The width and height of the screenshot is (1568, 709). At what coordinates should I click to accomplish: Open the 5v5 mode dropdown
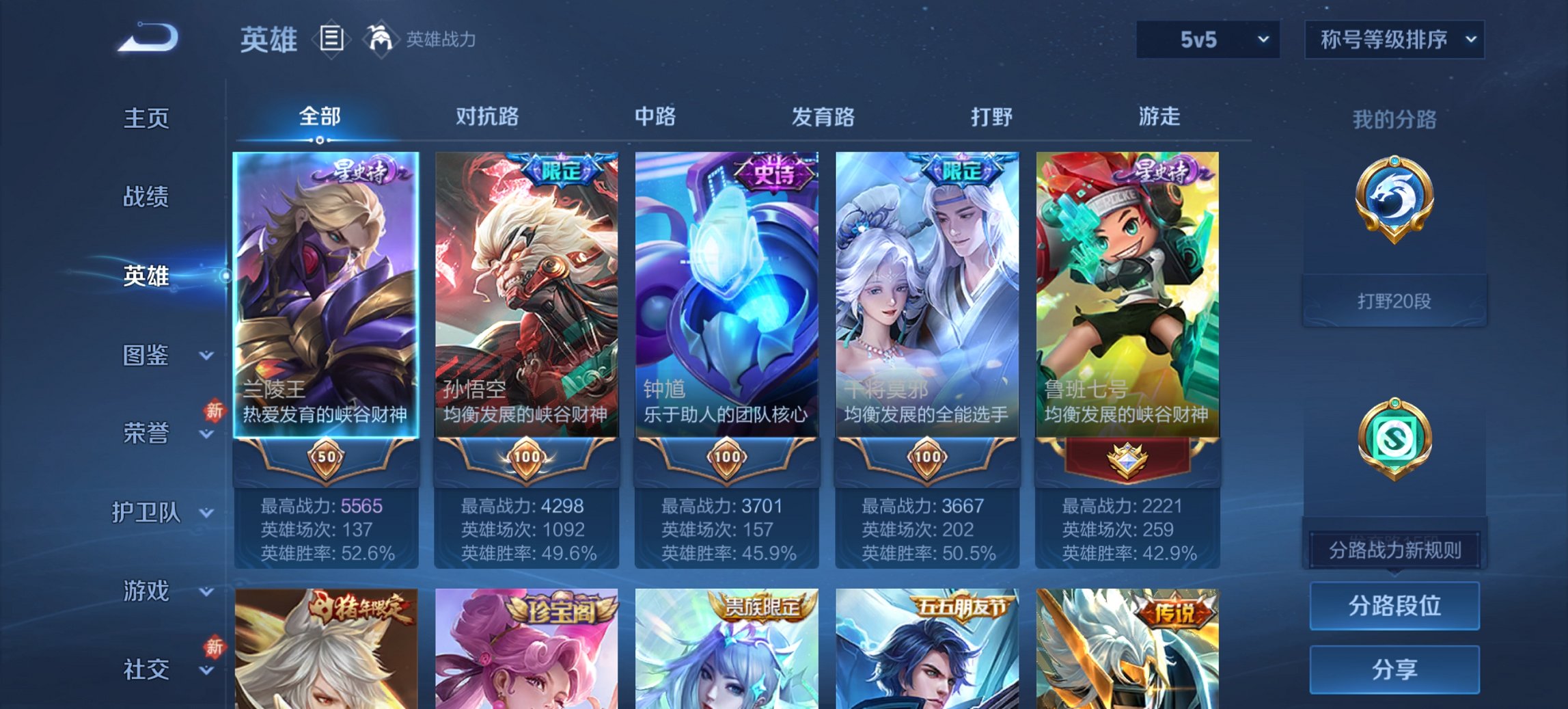point(1207,39)
